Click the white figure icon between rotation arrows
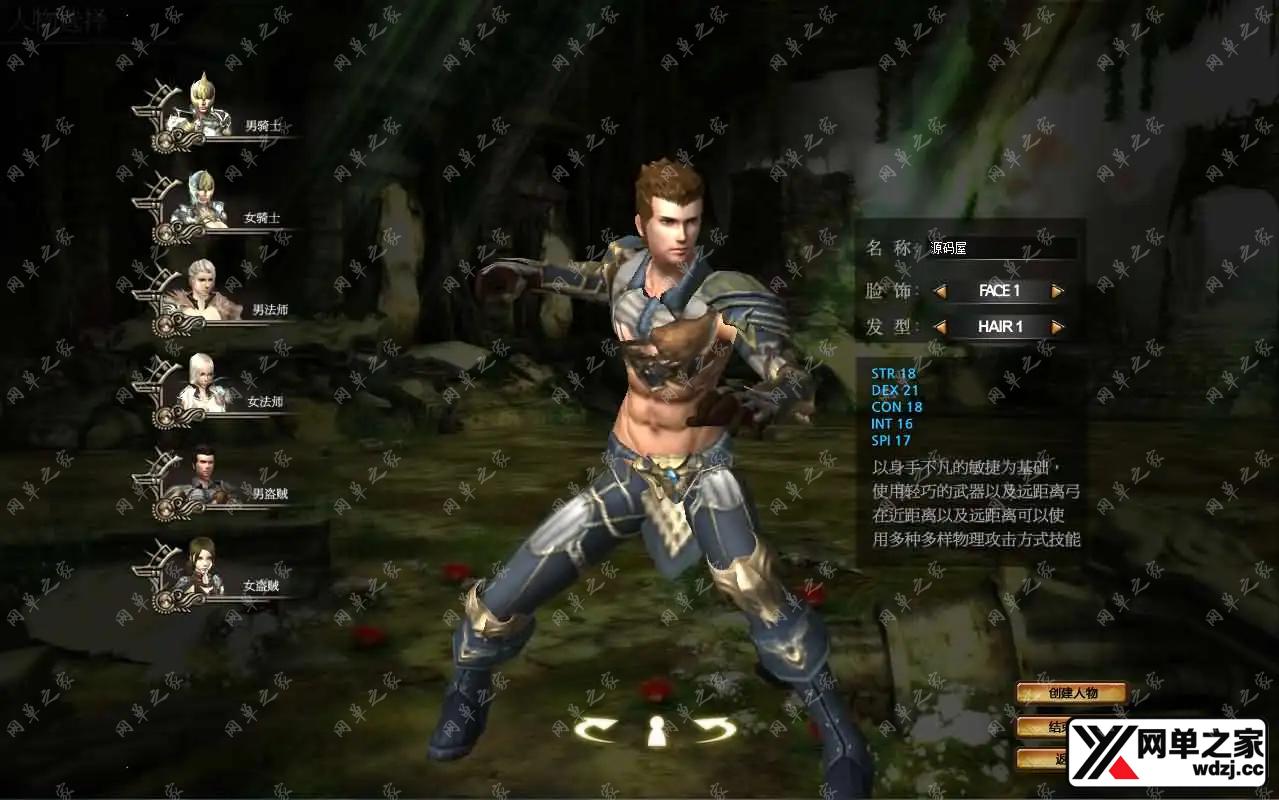The height and width of the screenshot is (800, 1279). point(656,731)
